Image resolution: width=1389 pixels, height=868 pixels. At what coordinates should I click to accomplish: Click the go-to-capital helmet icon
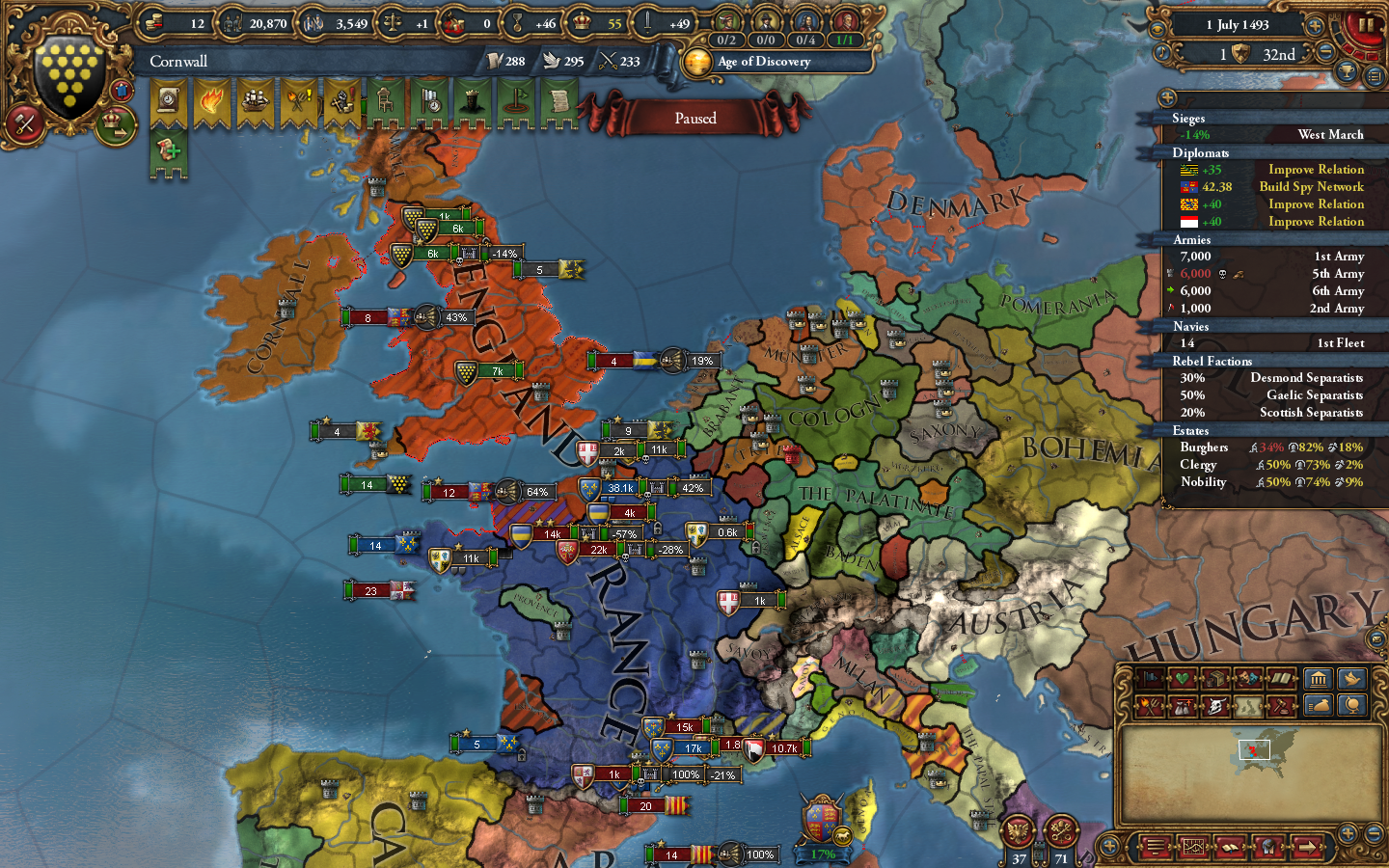(1270, 847)
